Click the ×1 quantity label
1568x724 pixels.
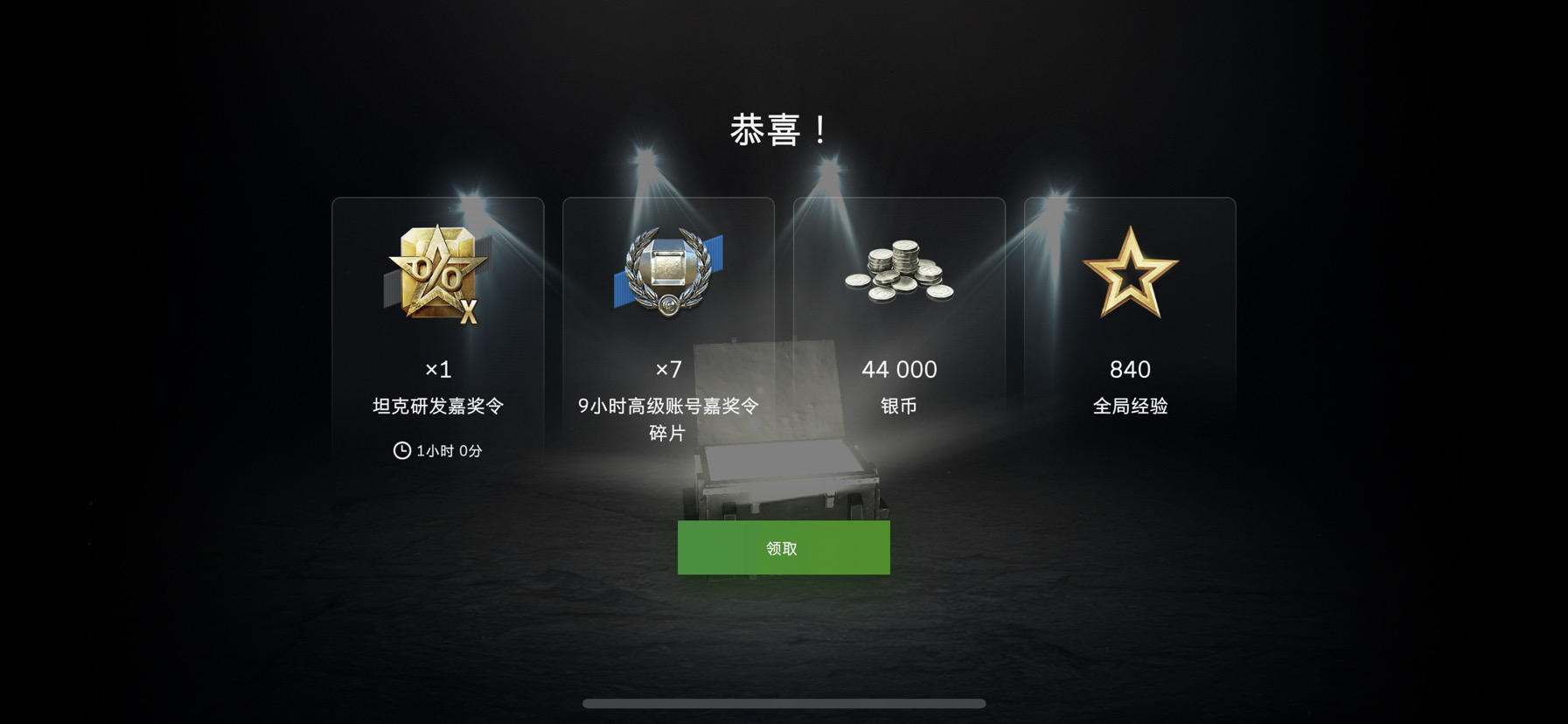(439, 370)
